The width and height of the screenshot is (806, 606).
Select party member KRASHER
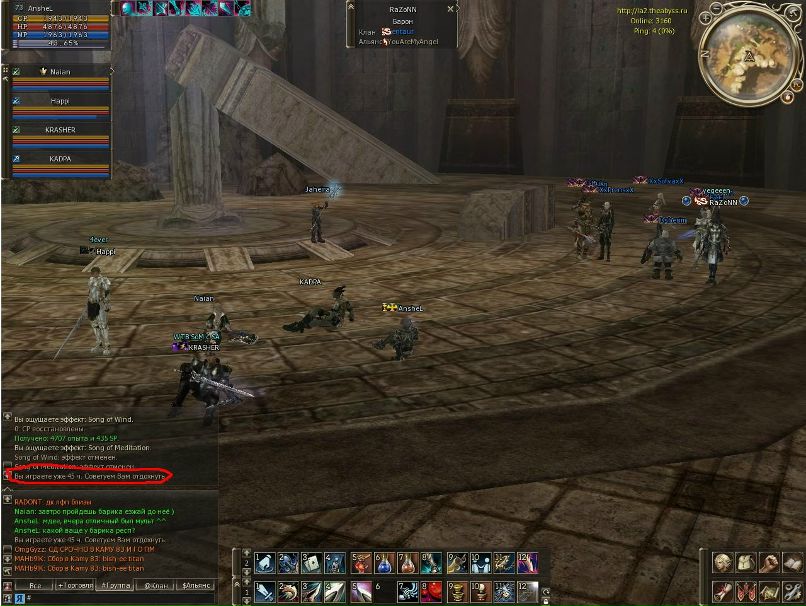pos(61,130)
